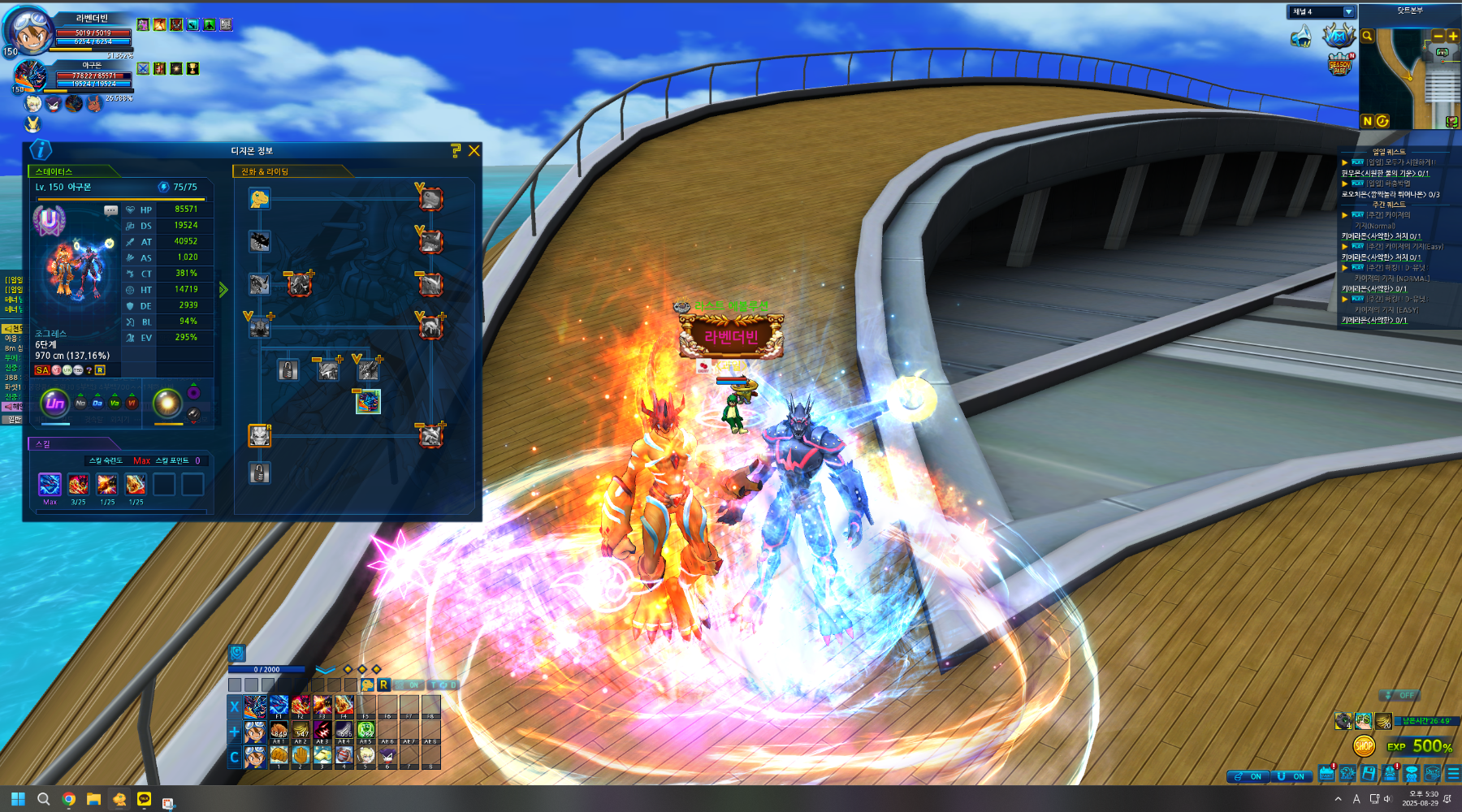This screenshot has height=812, width=1462.
Task: Open the megaphone announcement icon
Action: tap(1301, 37)
